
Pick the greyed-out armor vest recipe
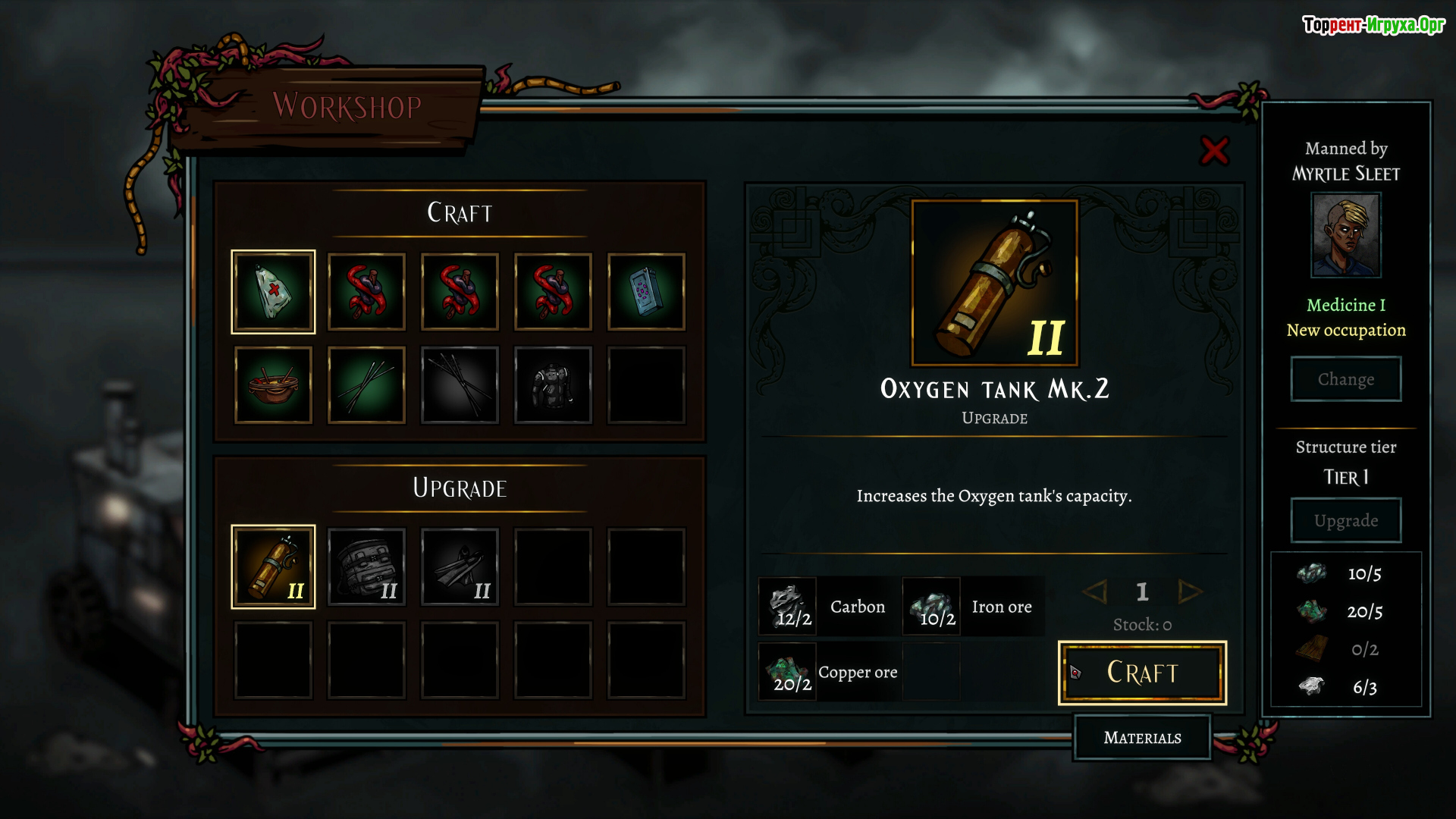pos(553,385)
